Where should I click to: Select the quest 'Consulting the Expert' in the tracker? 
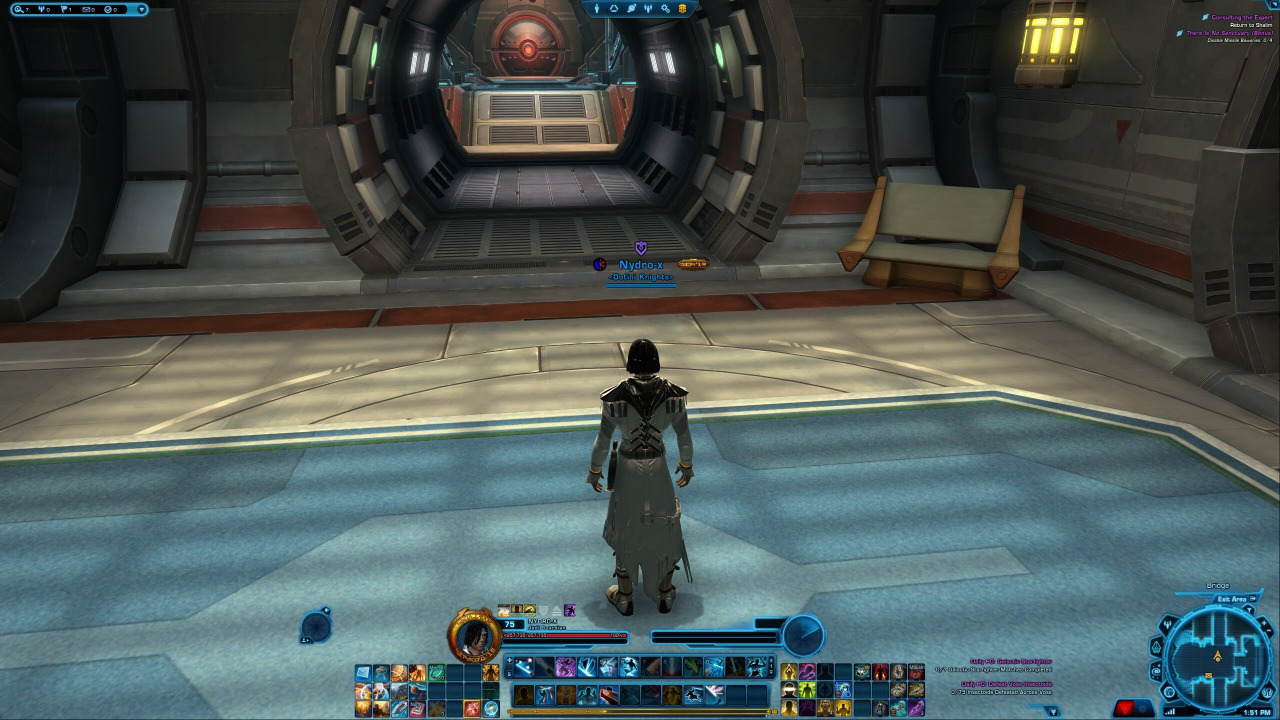click(x=1241, y=17)
